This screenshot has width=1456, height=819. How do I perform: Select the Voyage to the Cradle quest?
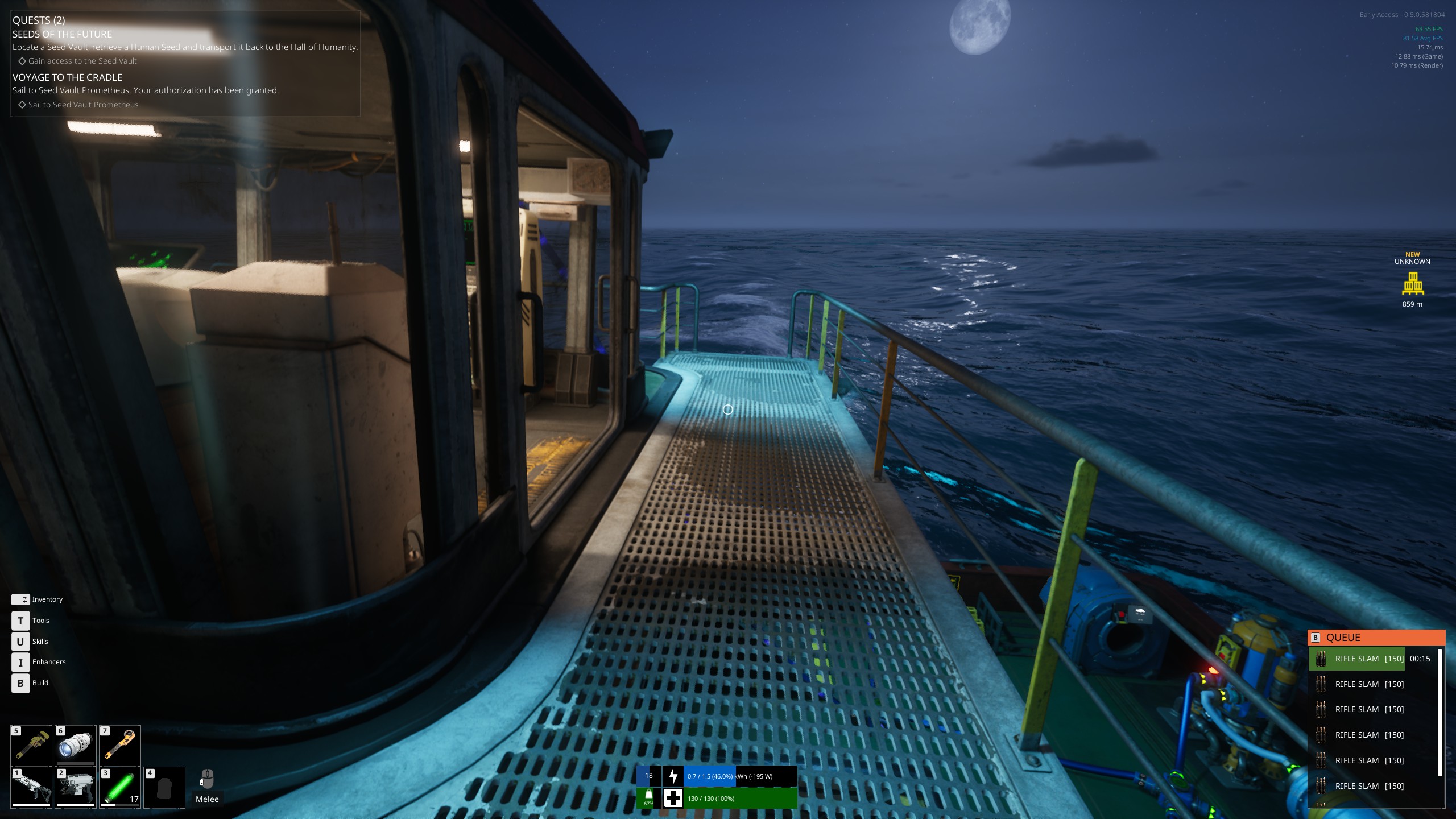tap(67, 77)
